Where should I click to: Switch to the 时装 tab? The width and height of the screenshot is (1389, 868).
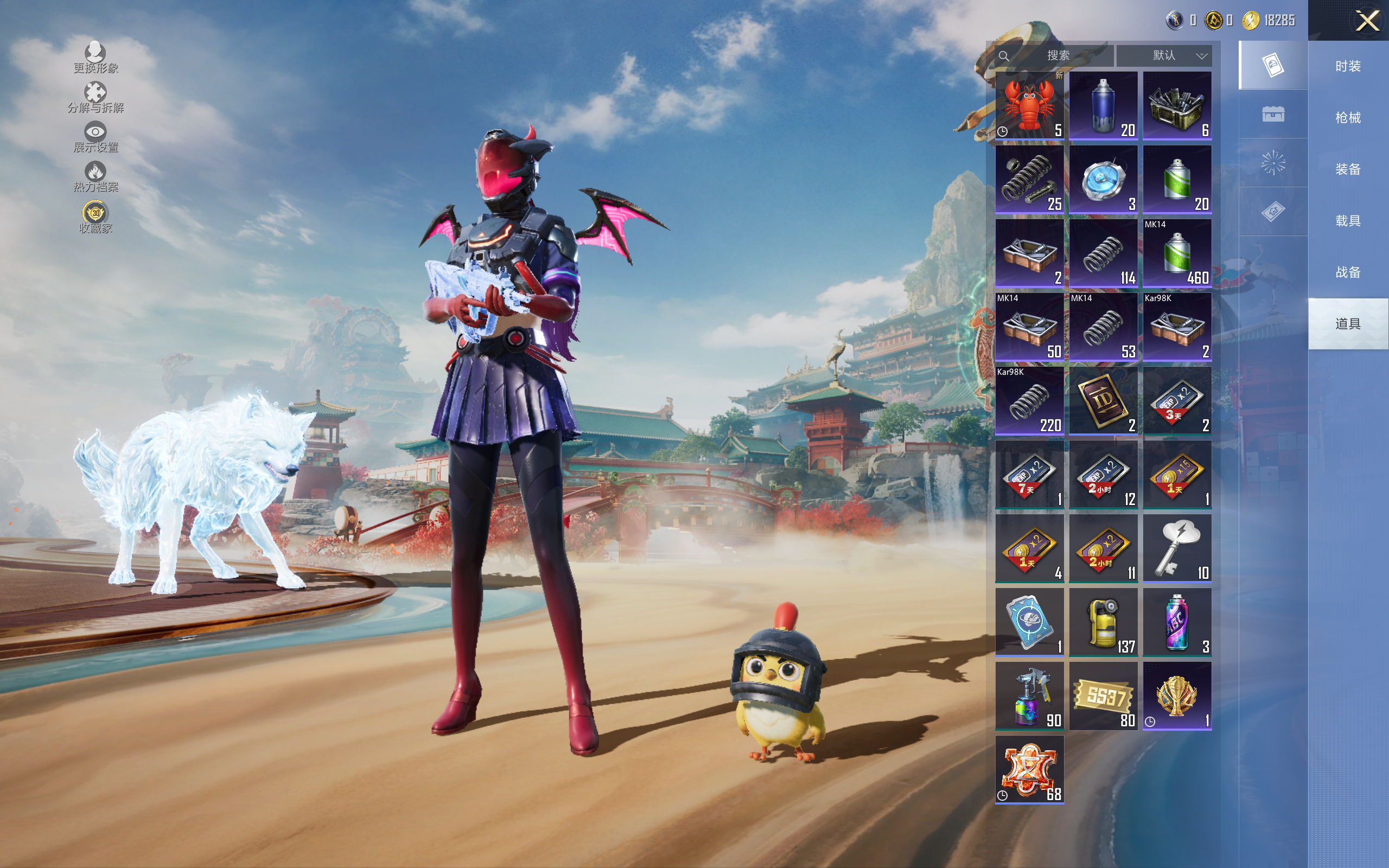coord(1348,67)
